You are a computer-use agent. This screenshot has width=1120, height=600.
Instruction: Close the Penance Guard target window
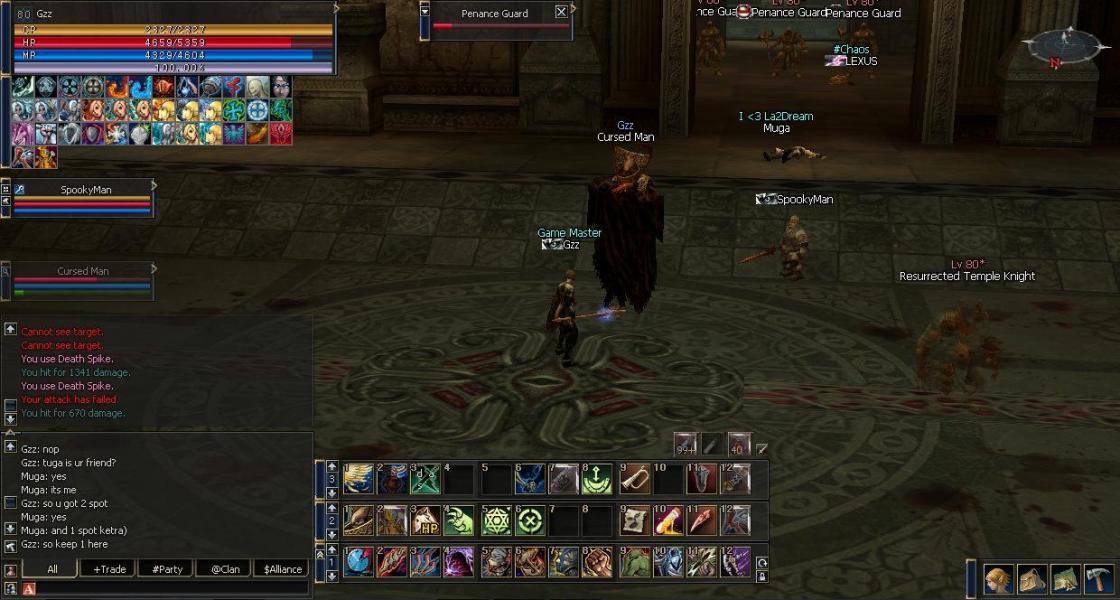pyautogui.click(x=561, y=12)
